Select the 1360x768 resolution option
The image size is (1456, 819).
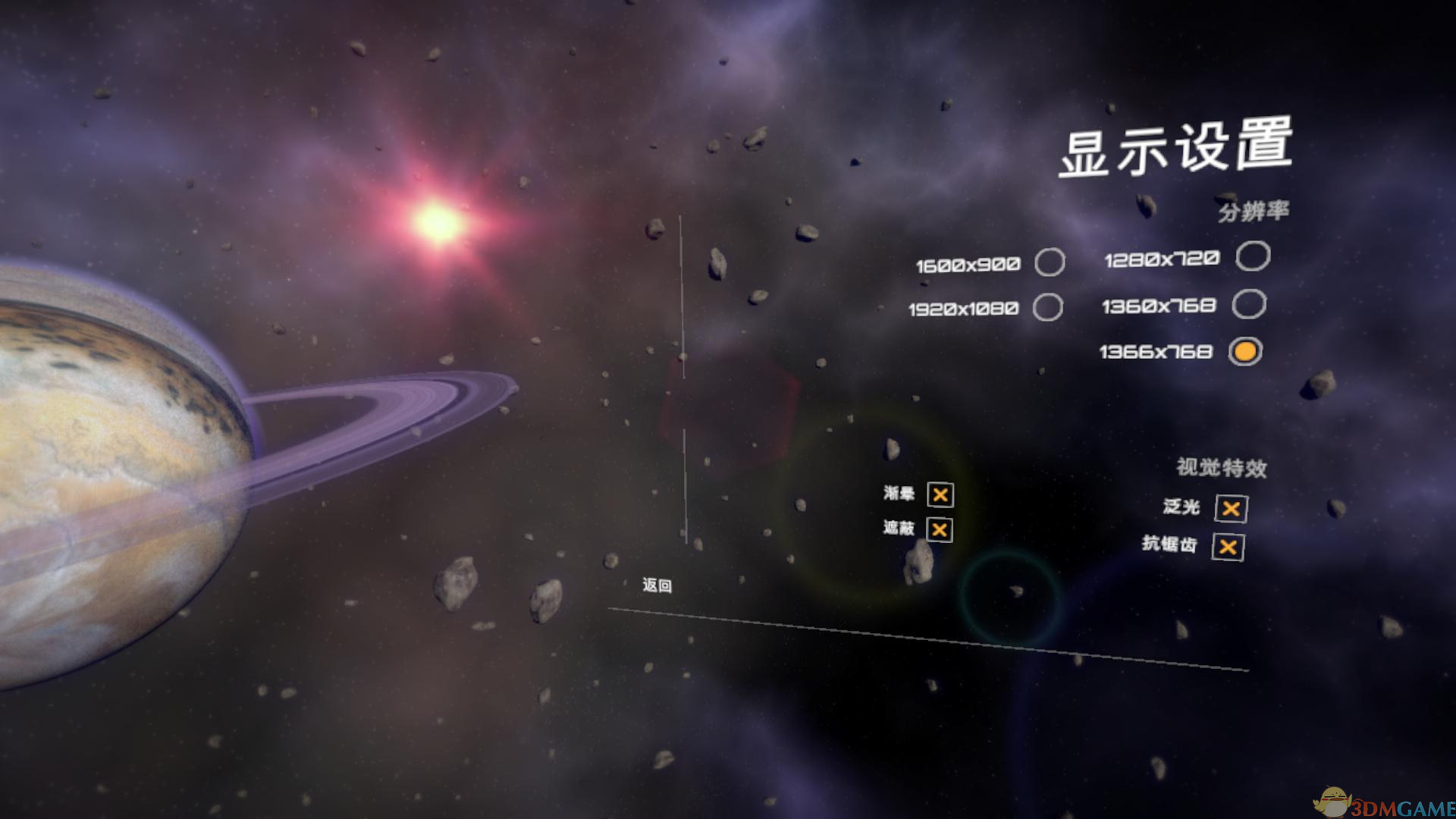click(1249, 304)
